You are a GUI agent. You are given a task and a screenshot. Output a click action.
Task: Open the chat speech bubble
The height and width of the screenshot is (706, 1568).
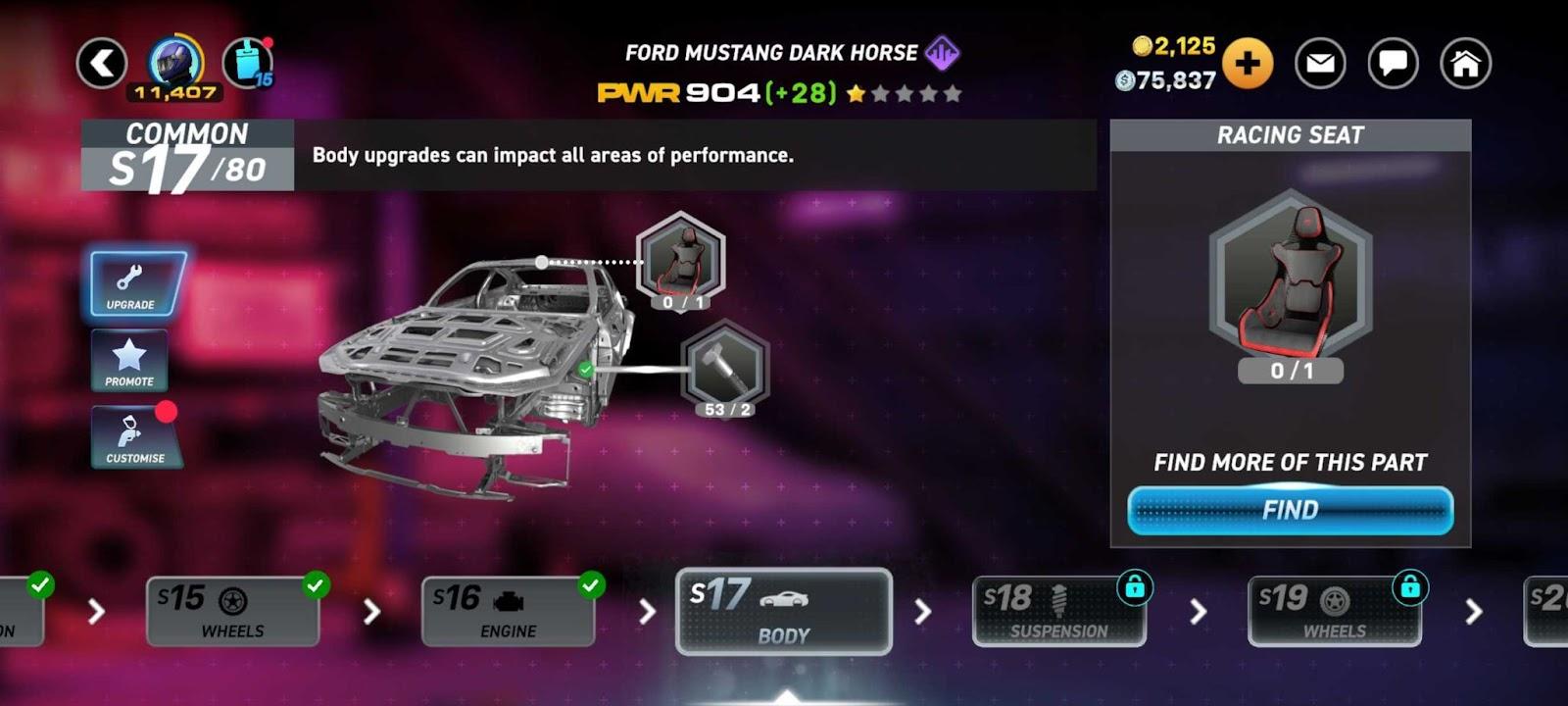click(x=1393, y=64)
